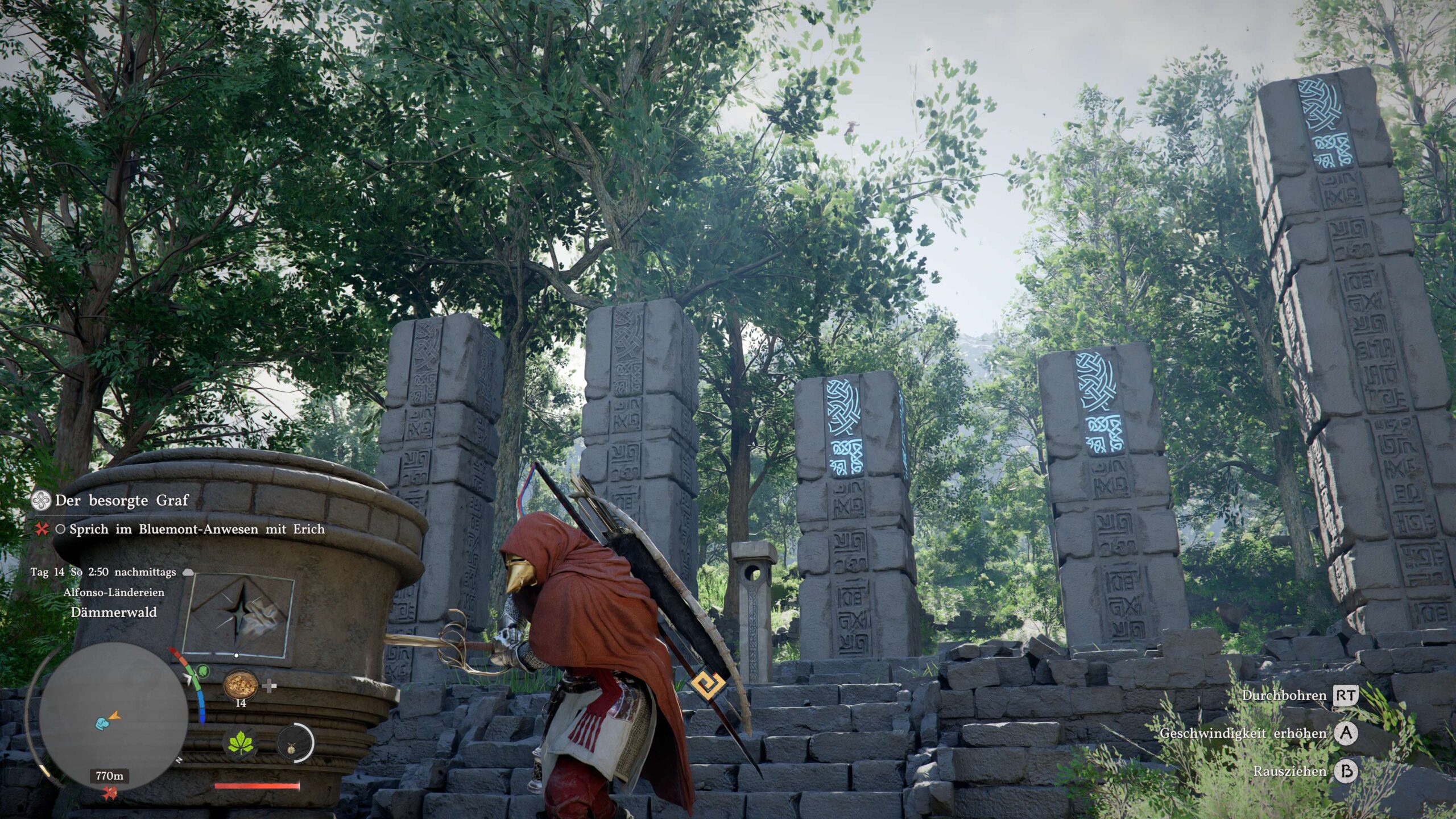Open the "Der besorgte Graf" quest tracker

click(121, 500)
